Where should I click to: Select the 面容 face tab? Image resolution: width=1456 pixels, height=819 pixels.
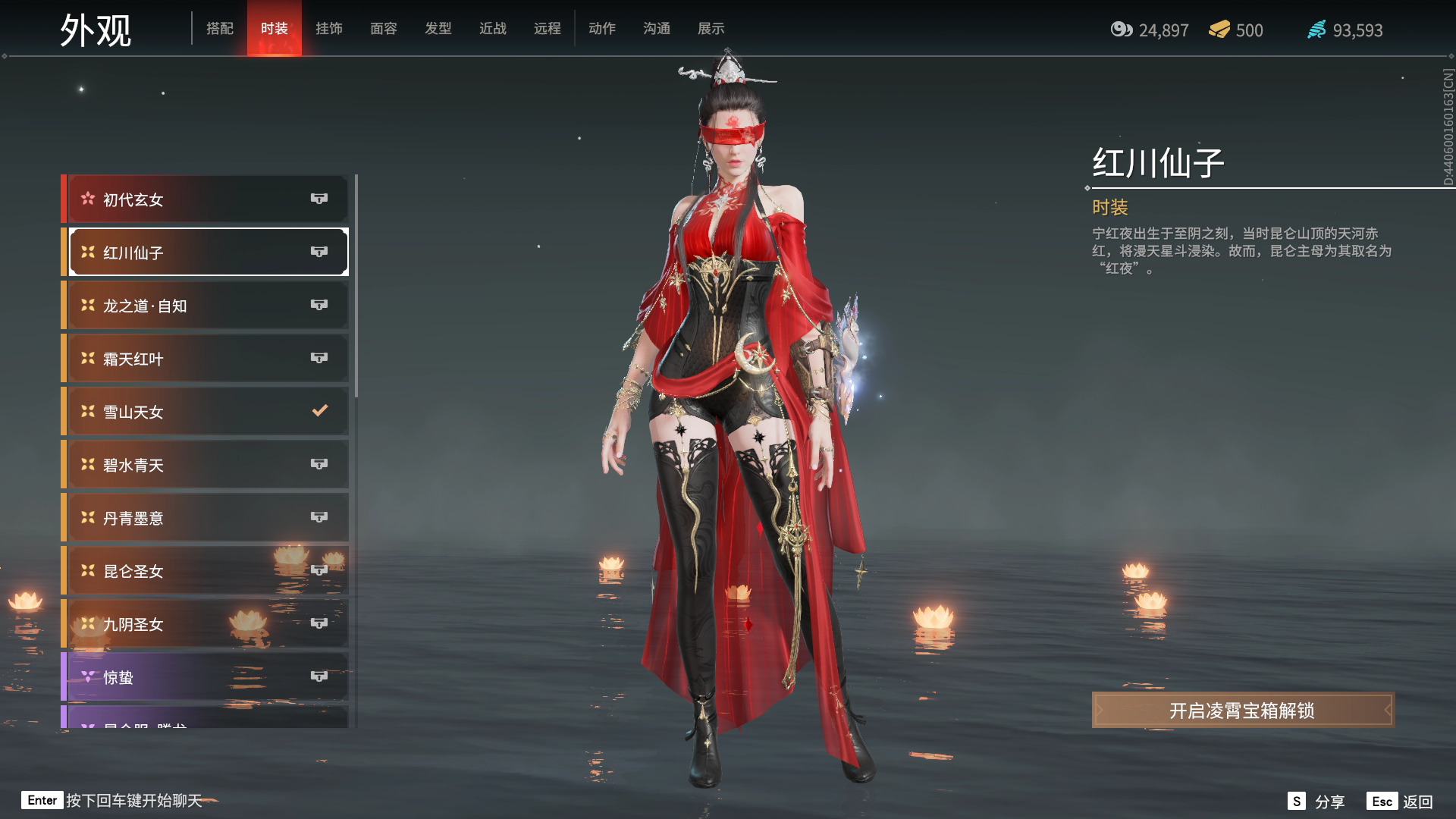point(384,29)
